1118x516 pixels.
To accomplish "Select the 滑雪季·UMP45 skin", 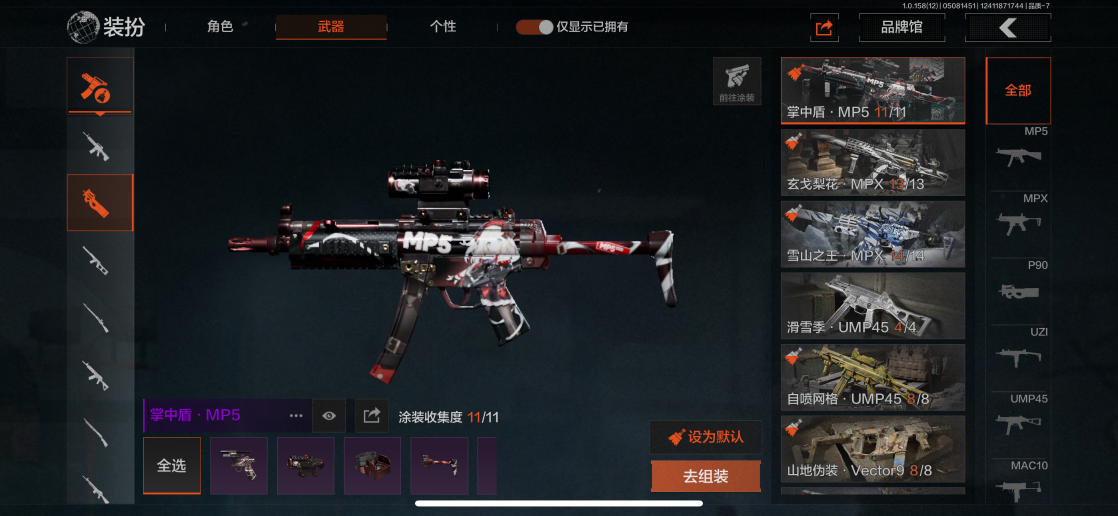I will 872,306.
